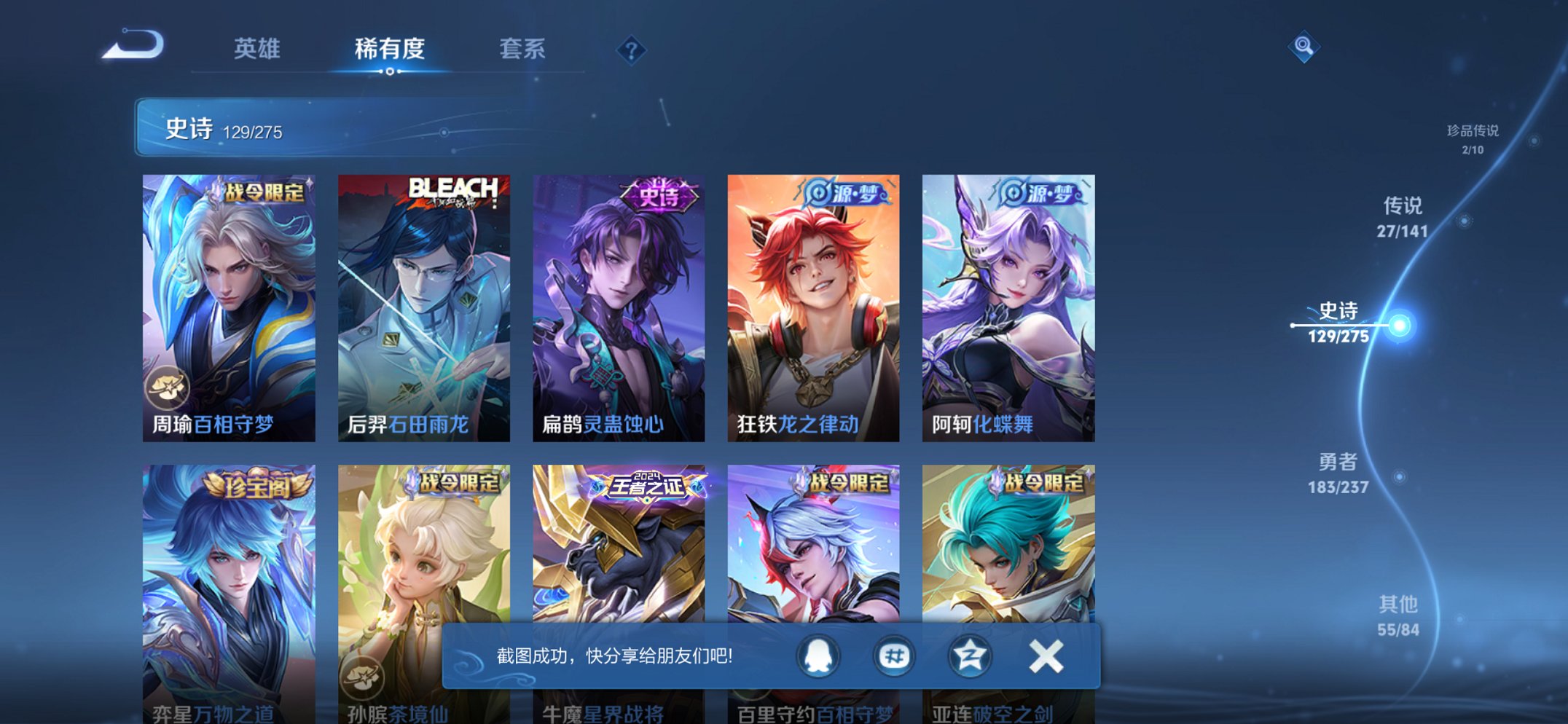
Task: Open the 套系 tab
Action: click(524, 49)
